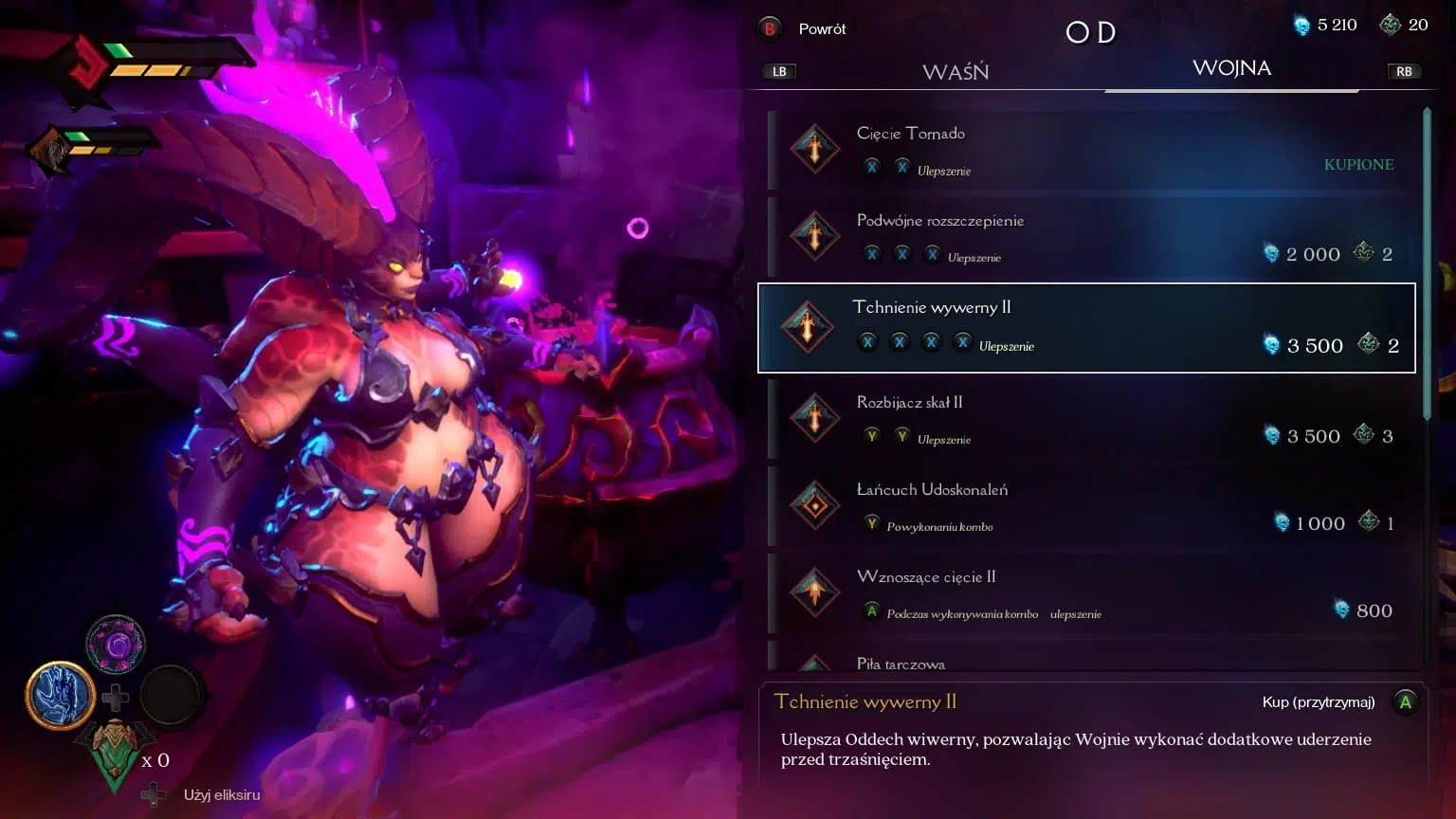The image size is (1456, 819).
Task: Use the green elixir flask icon
Action: [115, 754]
